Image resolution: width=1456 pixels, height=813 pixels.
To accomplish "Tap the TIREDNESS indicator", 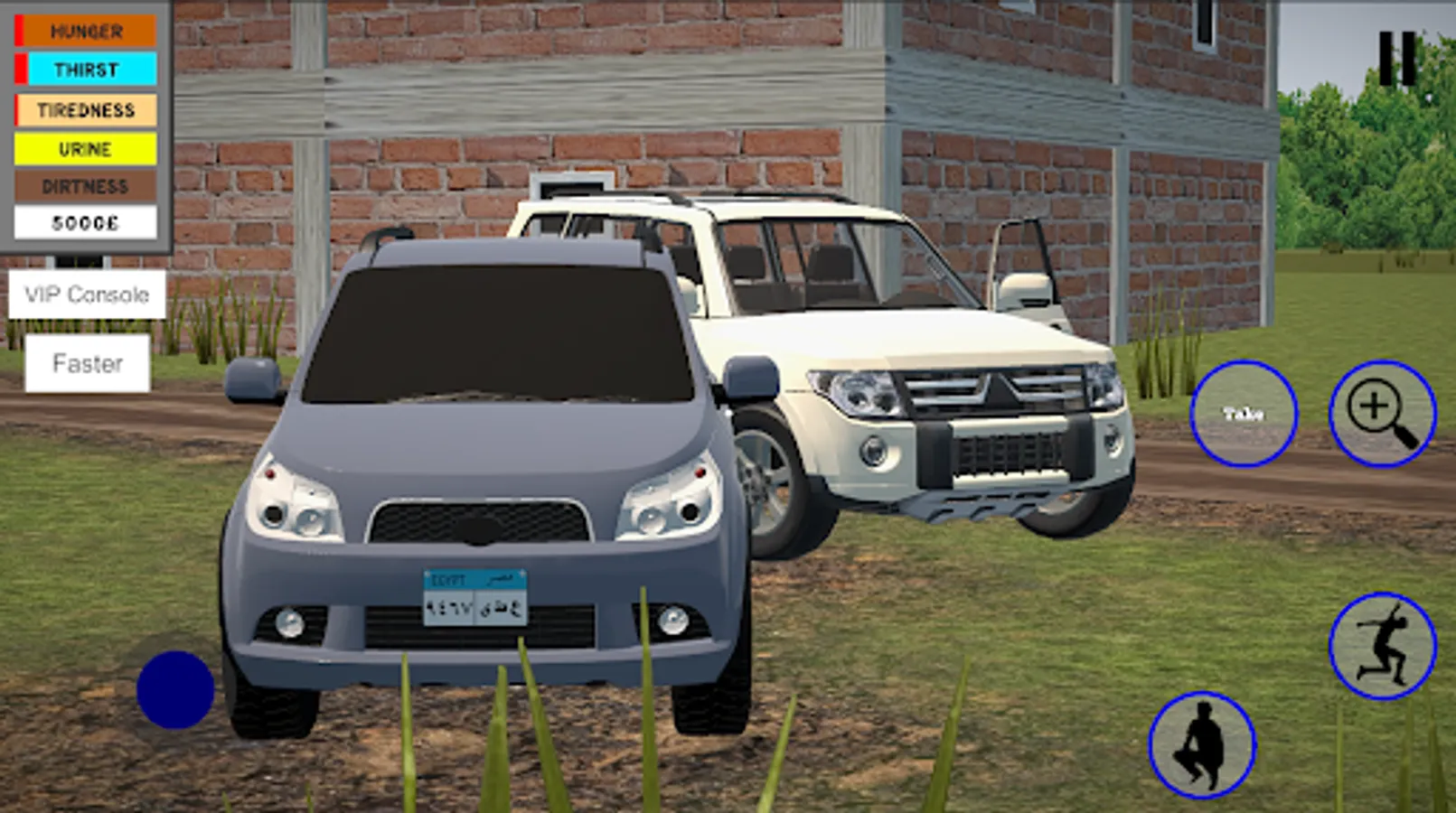I will tap(86, 109).
